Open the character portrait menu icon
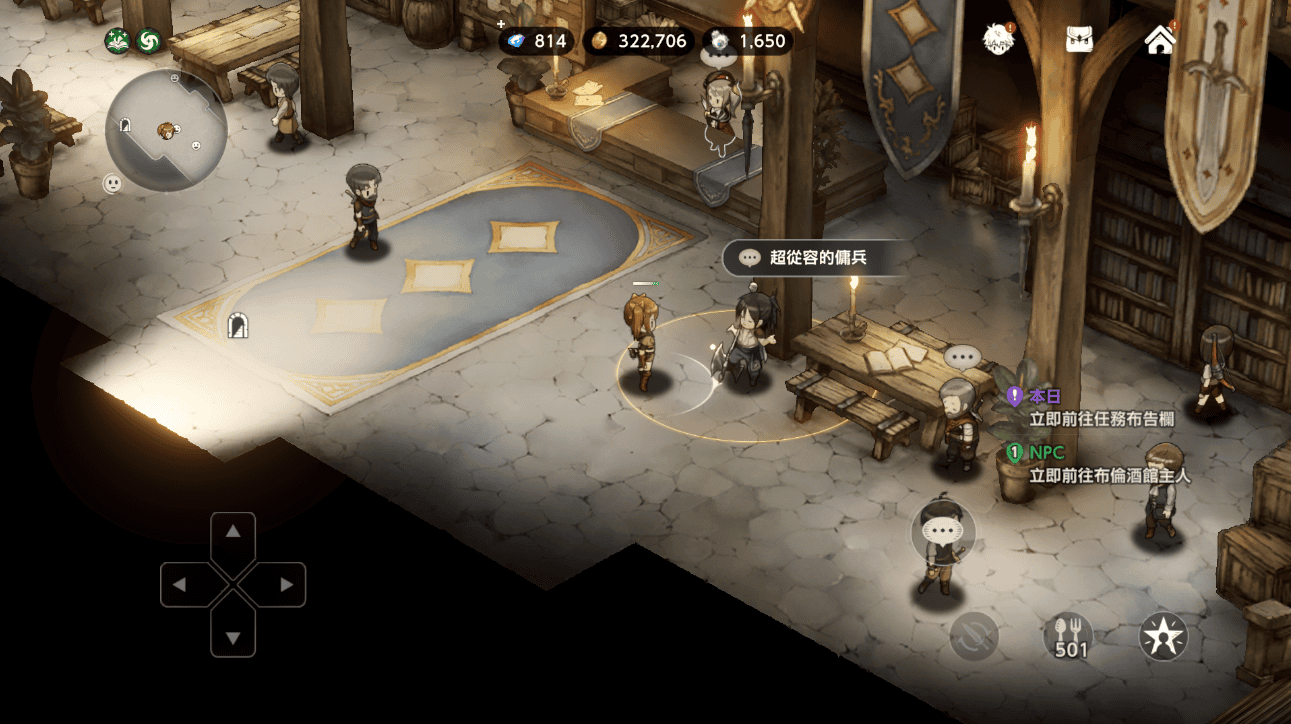Image resolution: width=1291 pixels, height=724 pixels. coord(998,40)
